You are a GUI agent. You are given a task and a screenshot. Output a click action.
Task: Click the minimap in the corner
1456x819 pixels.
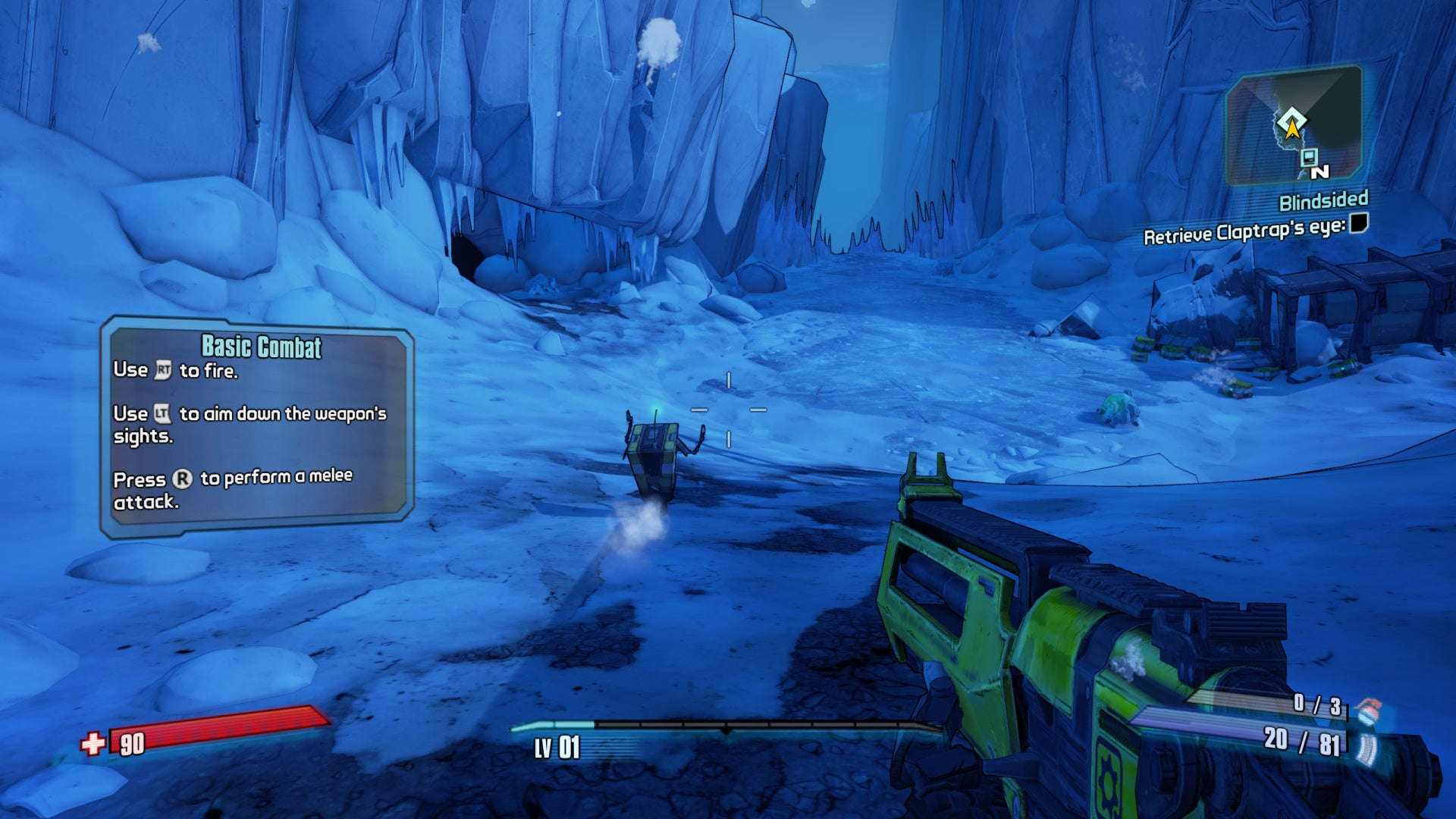1294,127
